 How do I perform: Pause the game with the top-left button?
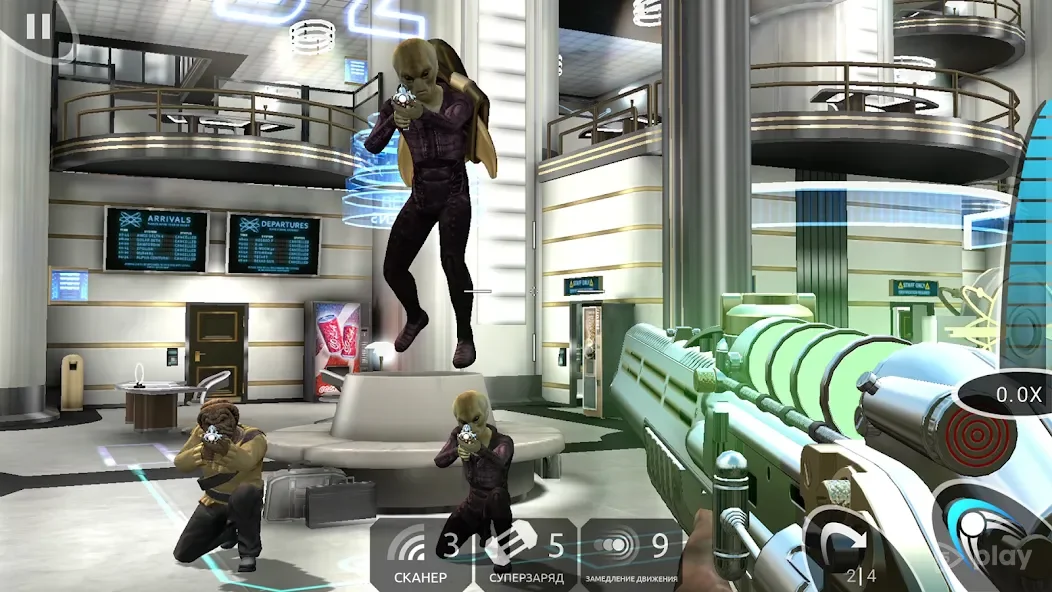37,26
